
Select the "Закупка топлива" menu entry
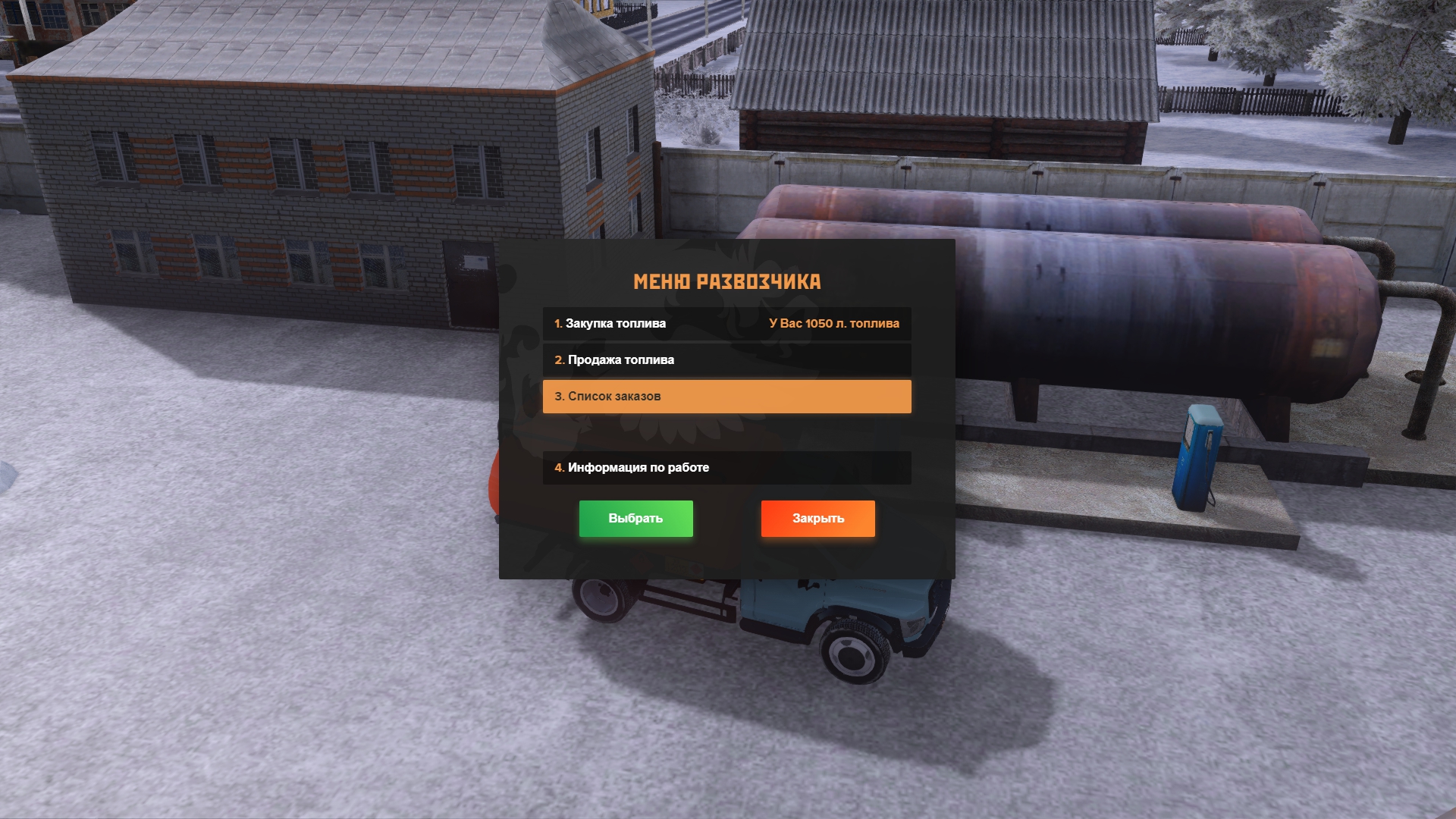(726, 324)
